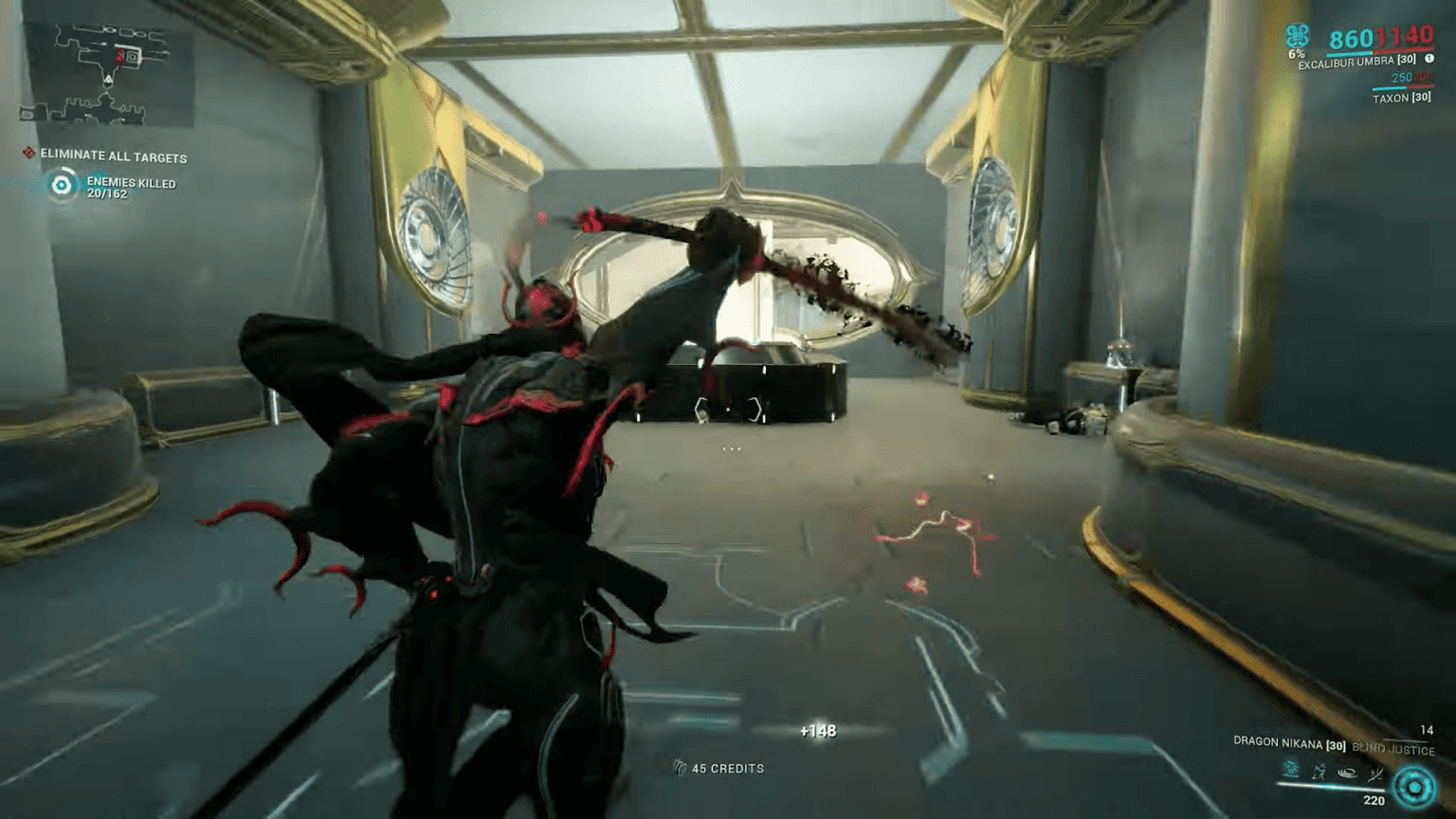The width and height of the screenshot is (1456, 819).
Task: Trigger the Radial Javelin ability icon
Action: pyautogui.click(x=1348, y=773)
